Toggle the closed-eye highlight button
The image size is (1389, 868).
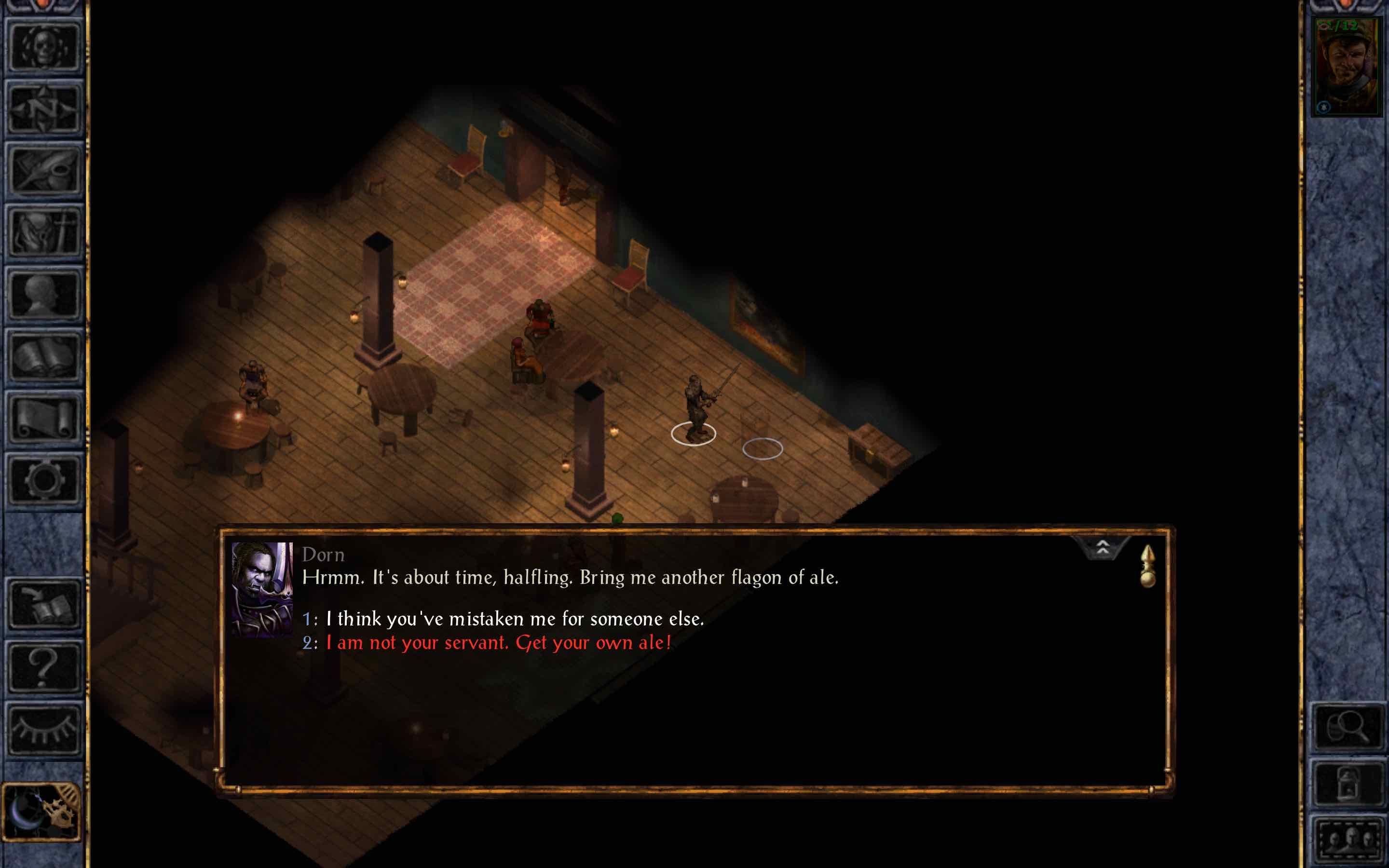click(x=43, y=729)
